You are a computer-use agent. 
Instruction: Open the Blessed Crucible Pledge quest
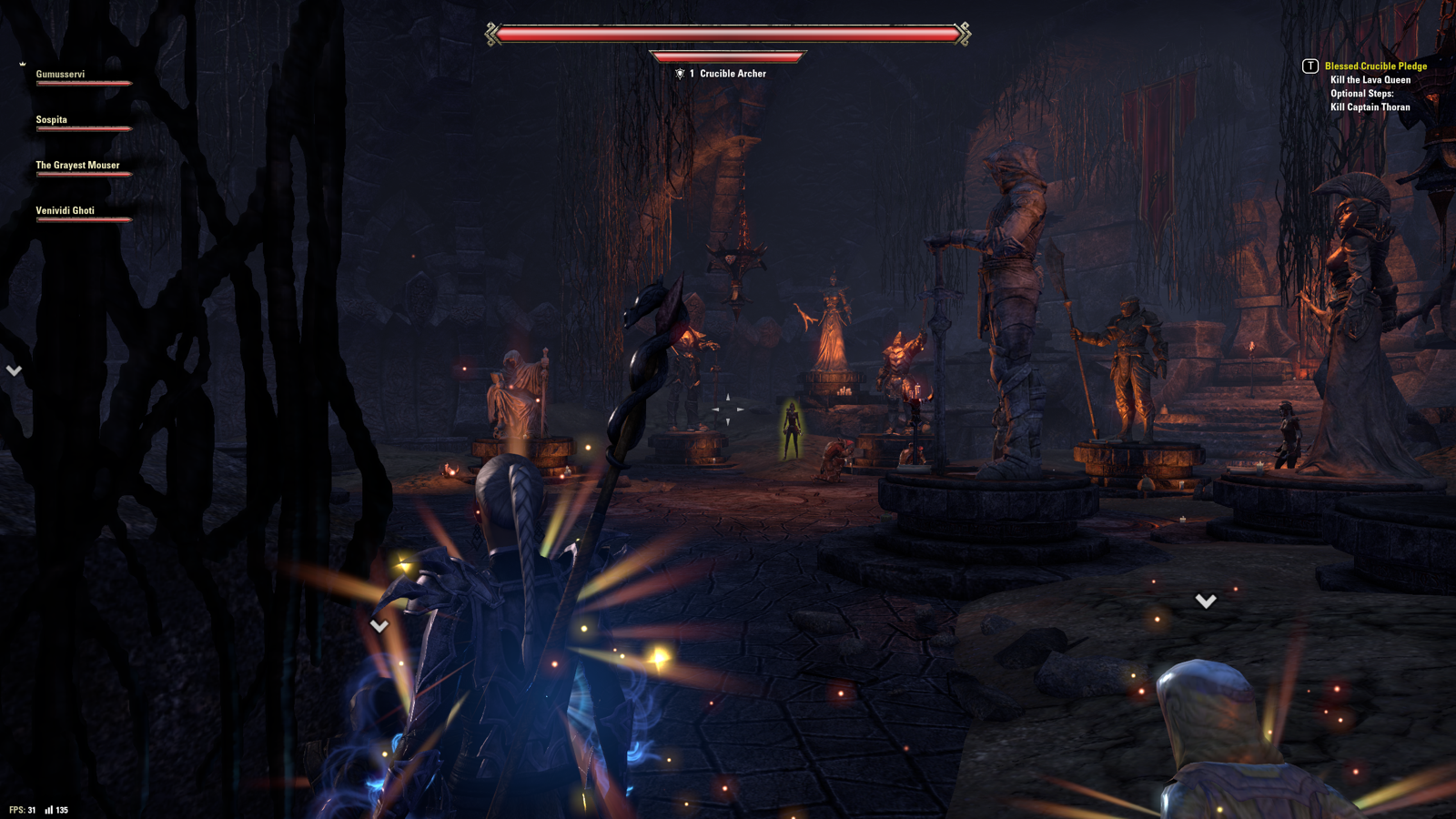coord(1375,66)
